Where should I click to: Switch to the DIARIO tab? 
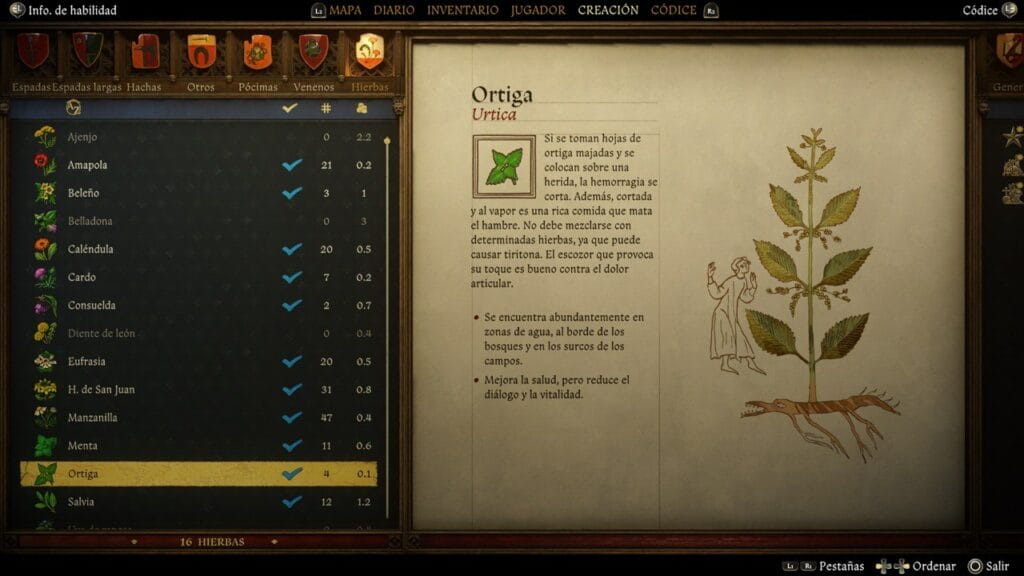(394, 10)
